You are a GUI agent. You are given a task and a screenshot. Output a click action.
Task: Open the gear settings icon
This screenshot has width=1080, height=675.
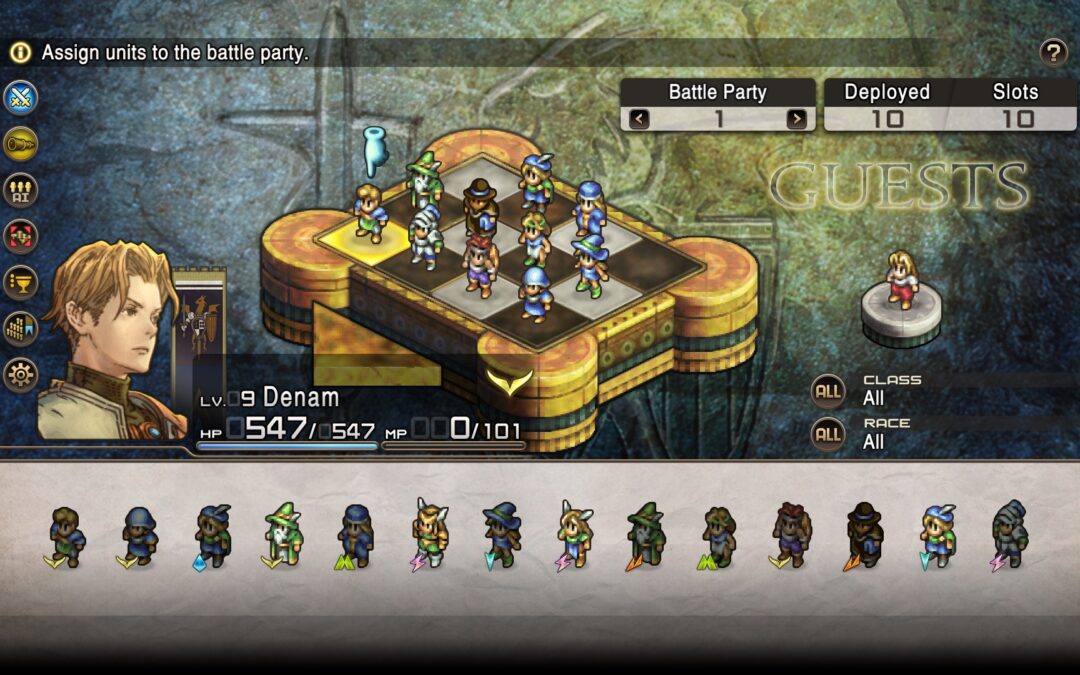20,375
